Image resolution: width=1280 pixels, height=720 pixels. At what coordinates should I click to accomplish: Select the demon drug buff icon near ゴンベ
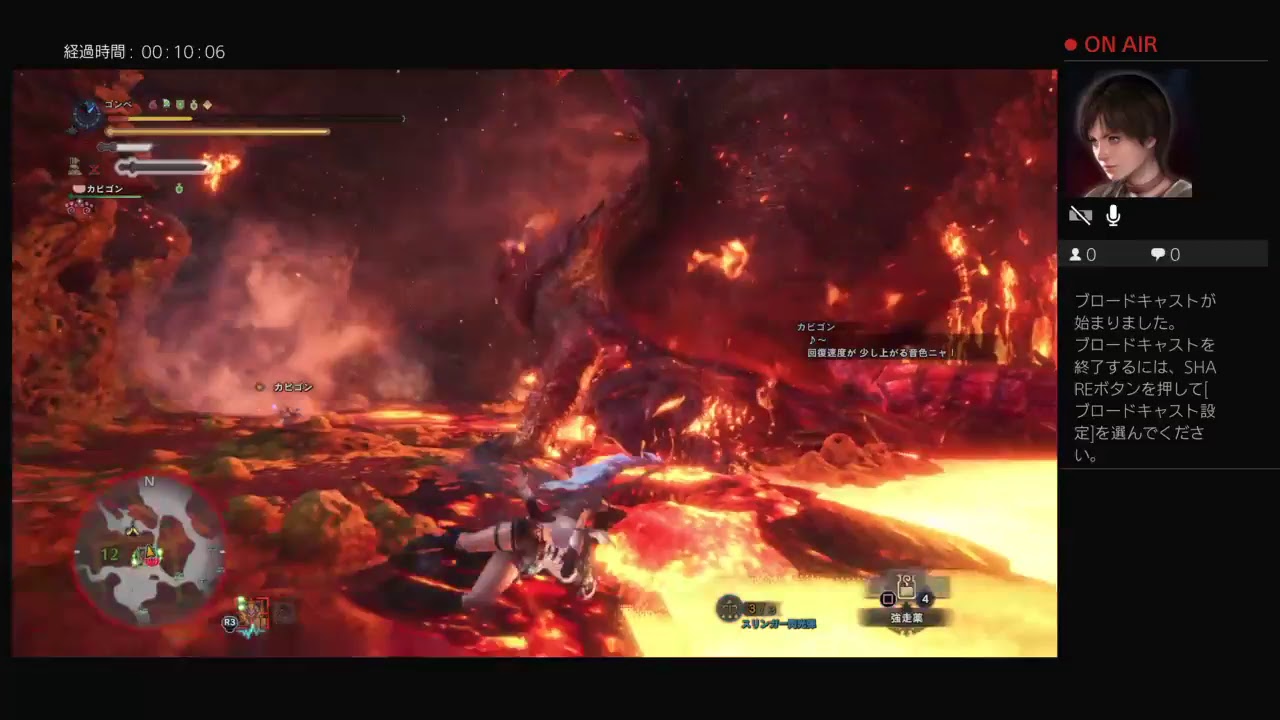coord(151,106)
